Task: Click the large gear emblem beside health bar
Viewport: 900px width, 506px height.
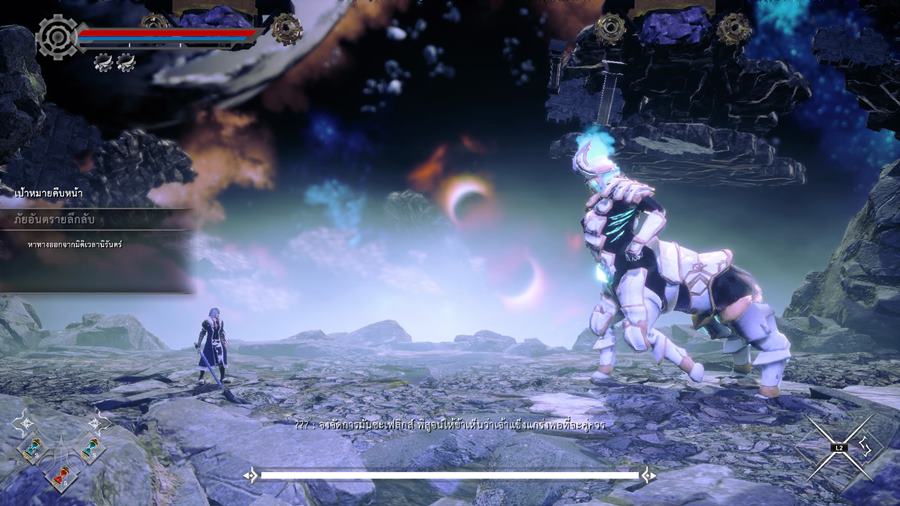Action: (56, 37)
